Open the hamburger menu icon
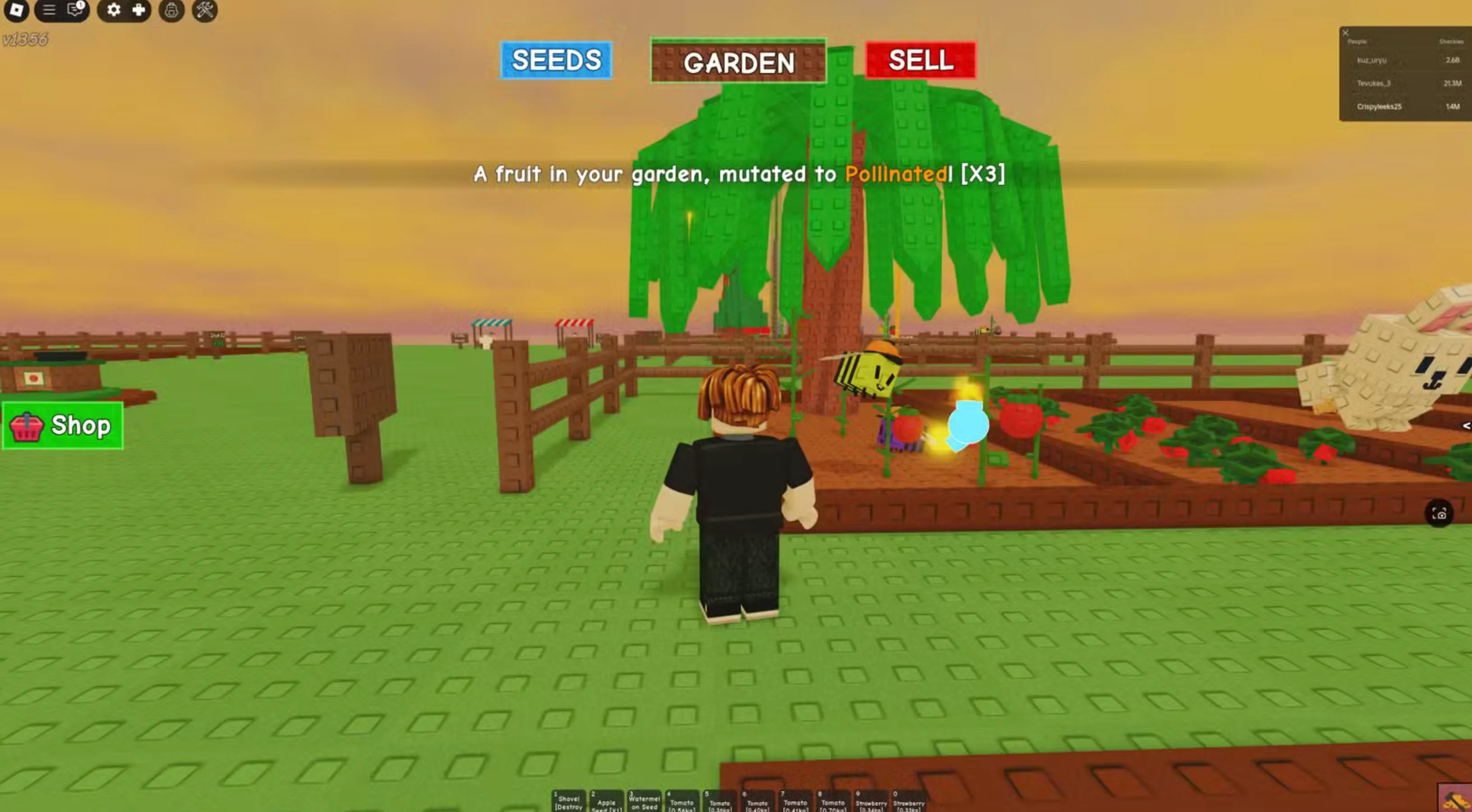 tap(49, 10)
